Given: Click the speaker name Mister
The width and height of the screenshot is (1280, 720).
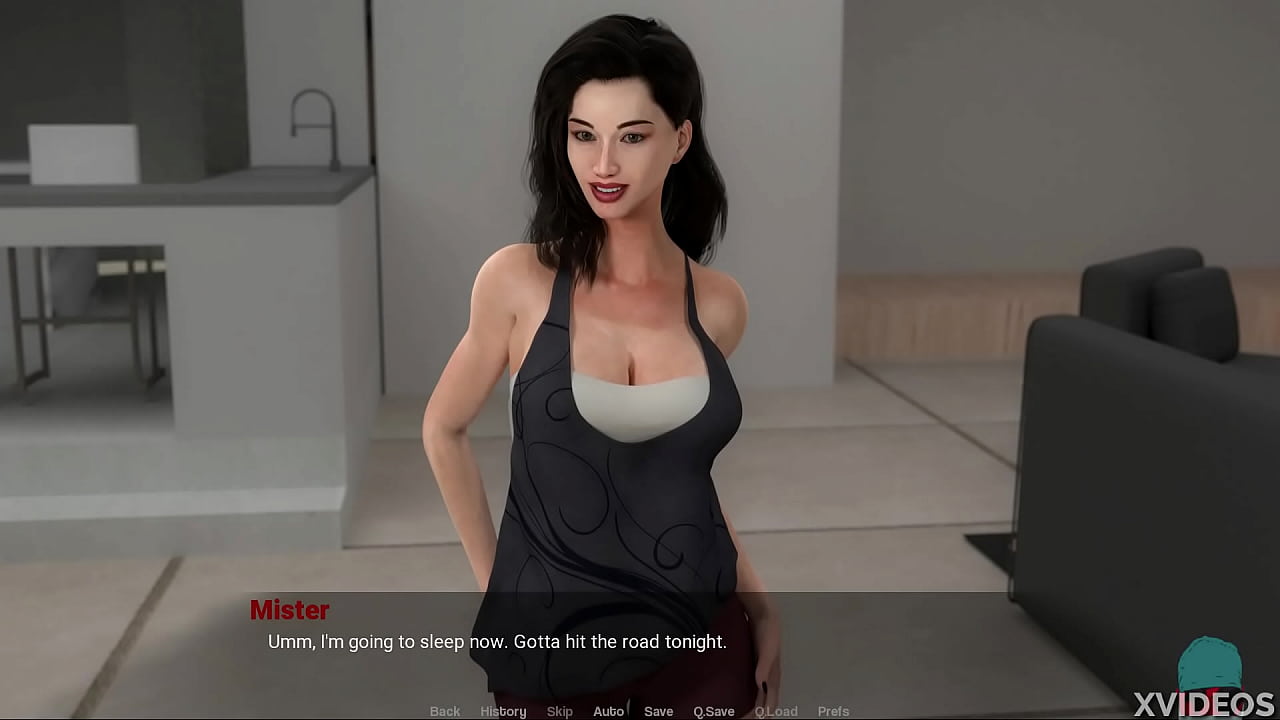Looking at the screenshot, I should pos(291,611).
